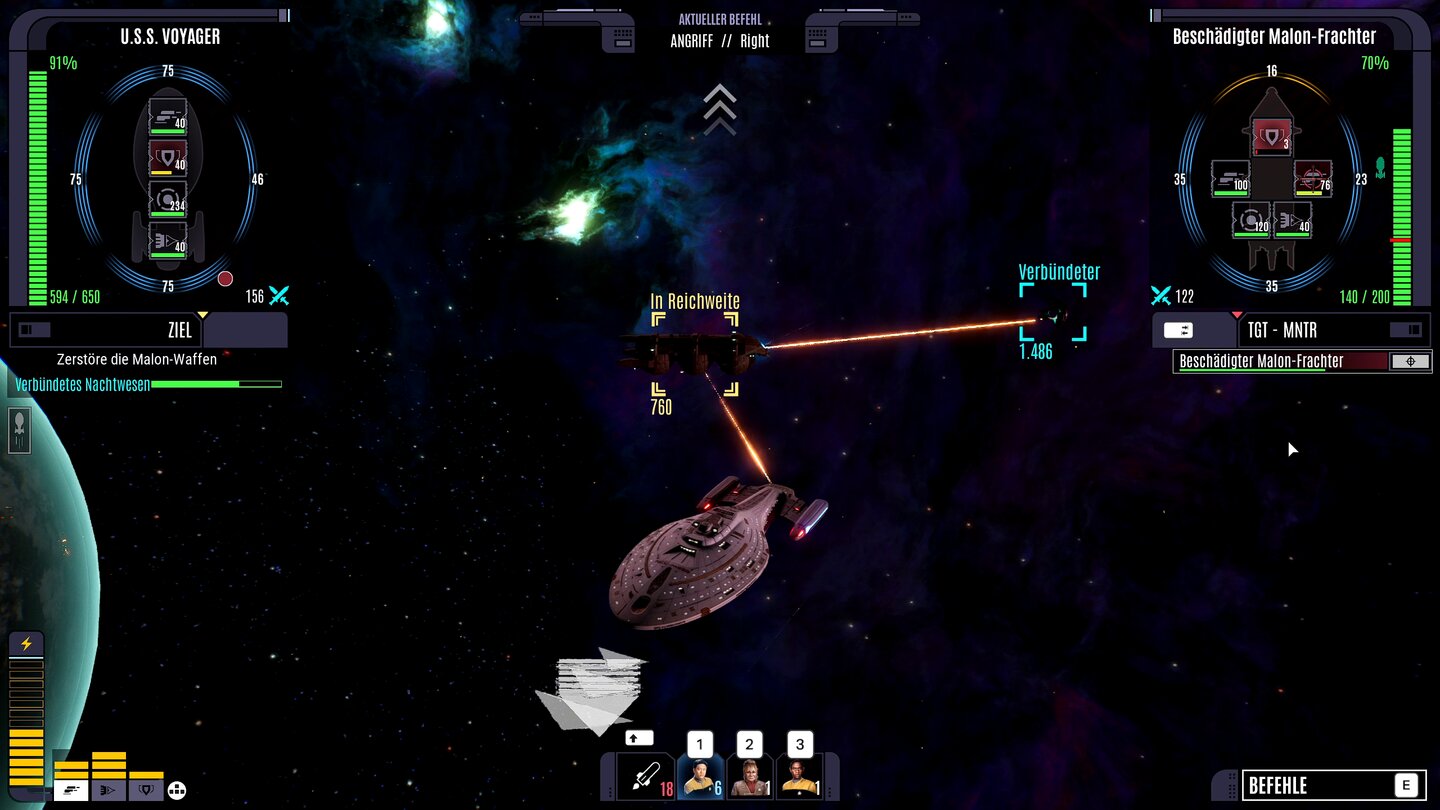The width and height of the screenshot is (1440, 810).
Task: Toggle the ship silhouette beside the ZIEL bar
Action: [x=33, y=328]
